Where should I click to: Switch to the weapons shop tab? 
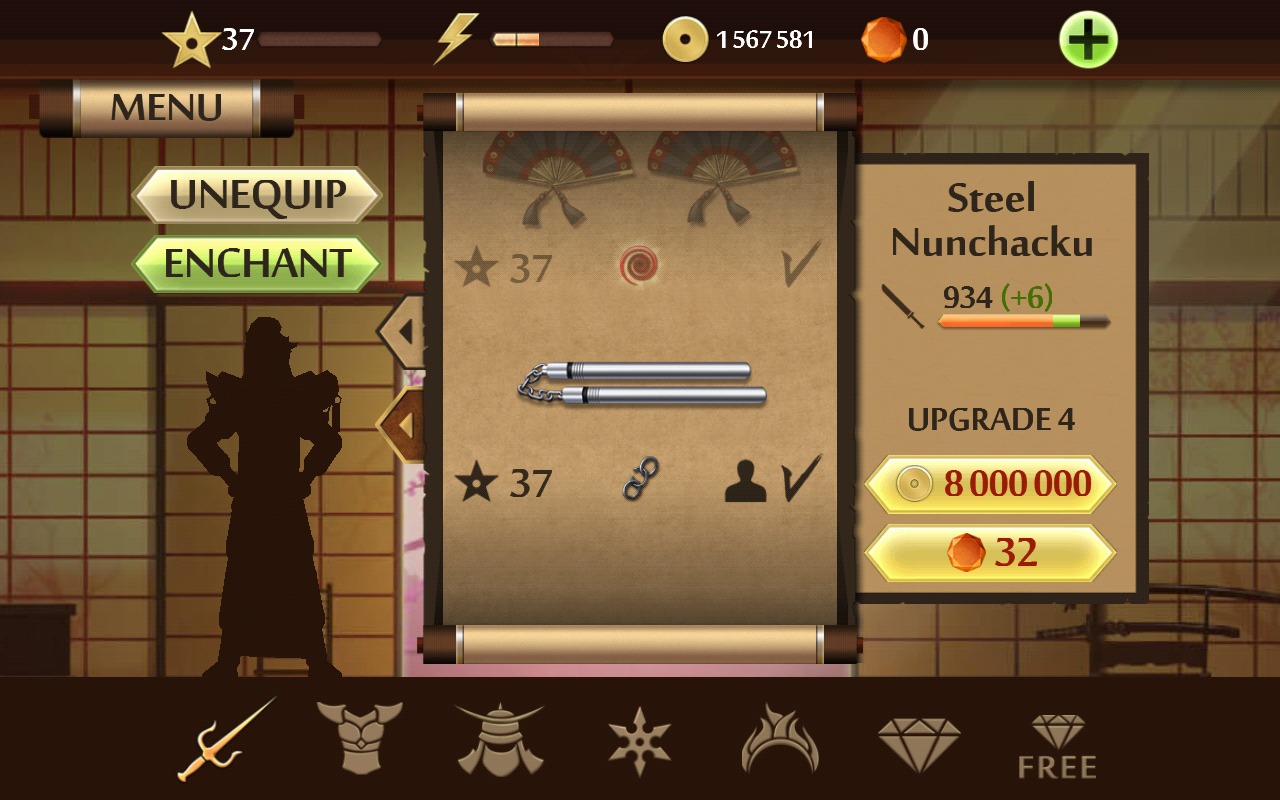pos(226,740)
